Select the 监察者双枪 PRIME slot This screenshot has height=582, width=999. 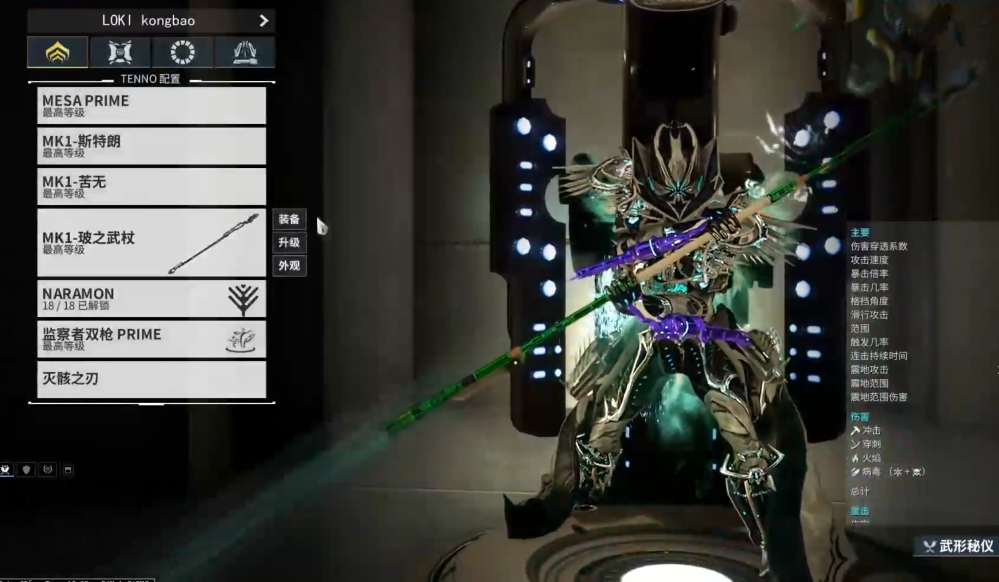[x=151, y=339]
